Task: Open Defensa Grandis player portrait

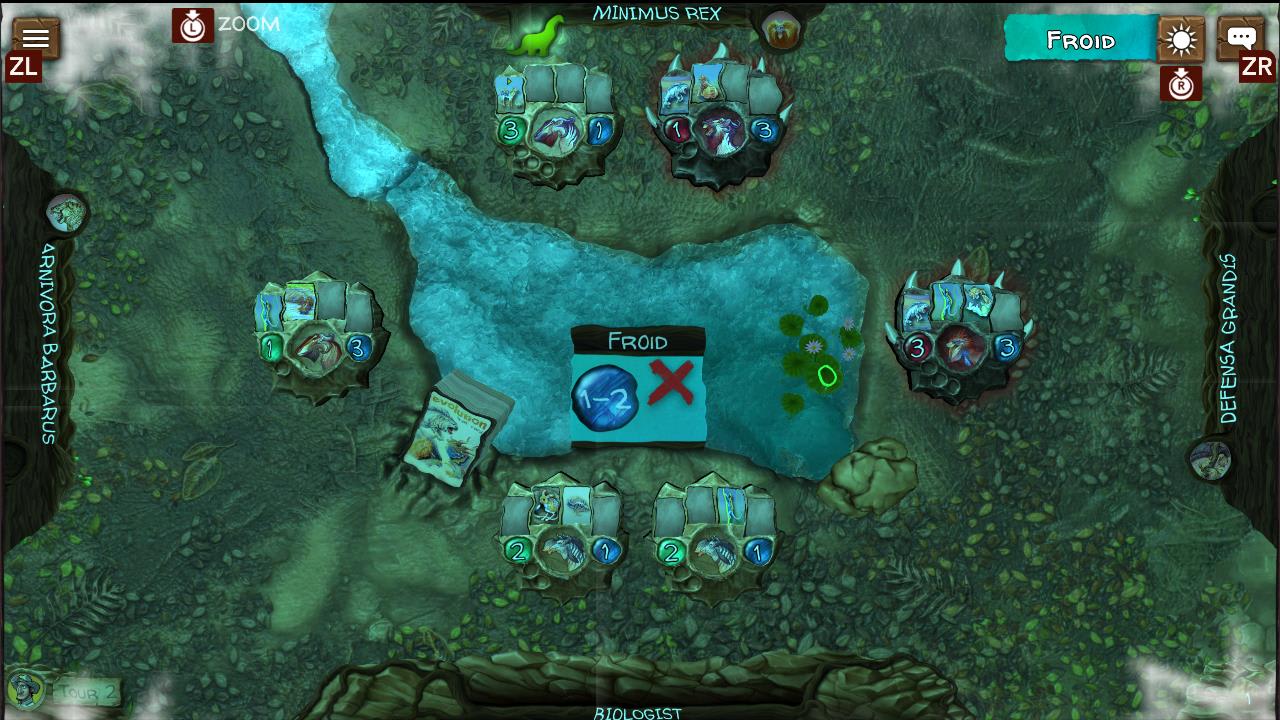Action: tap(1211, 460)
